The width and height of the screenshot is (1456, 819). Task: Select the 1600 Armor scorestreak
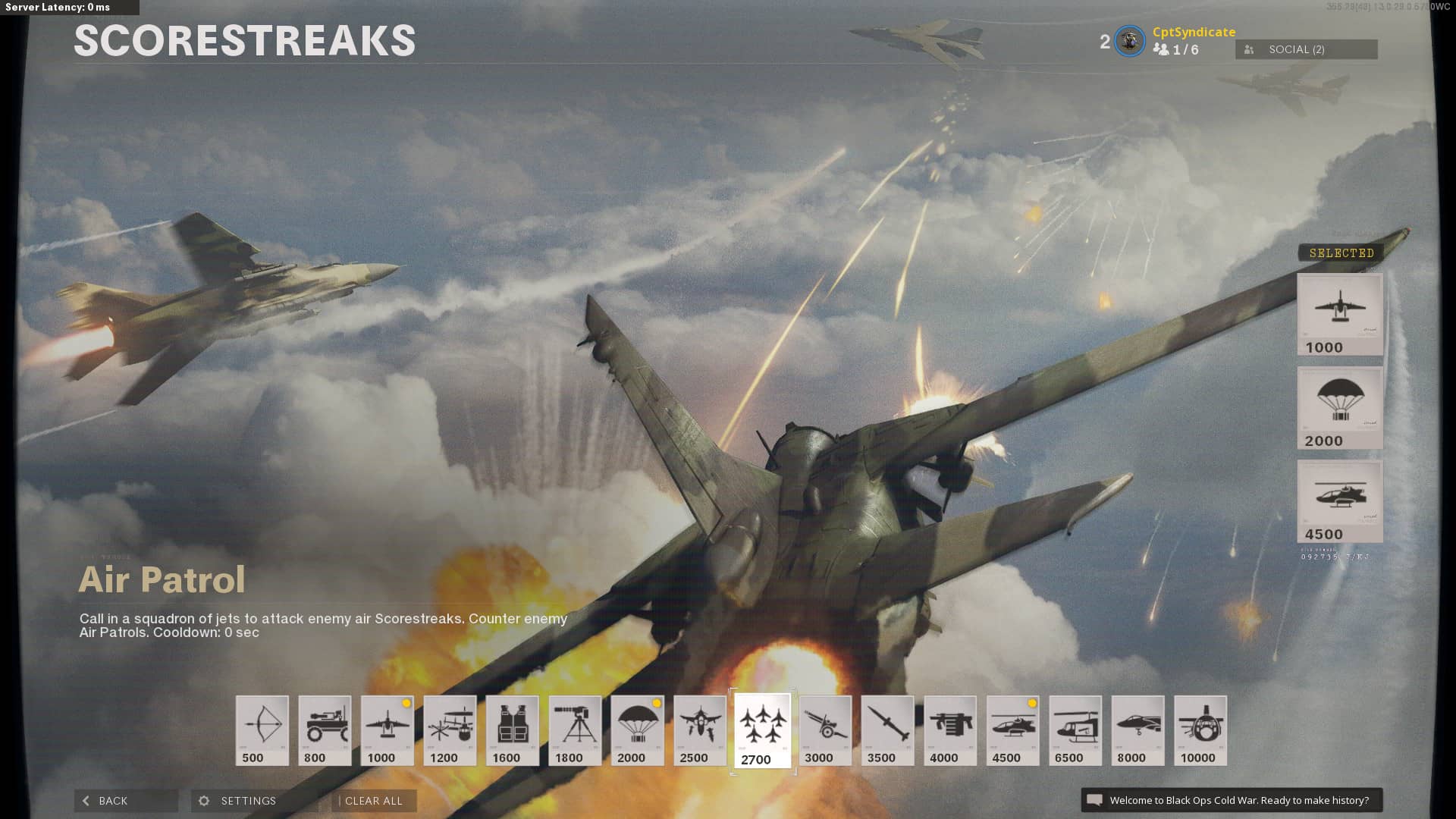tap(513, 730)
